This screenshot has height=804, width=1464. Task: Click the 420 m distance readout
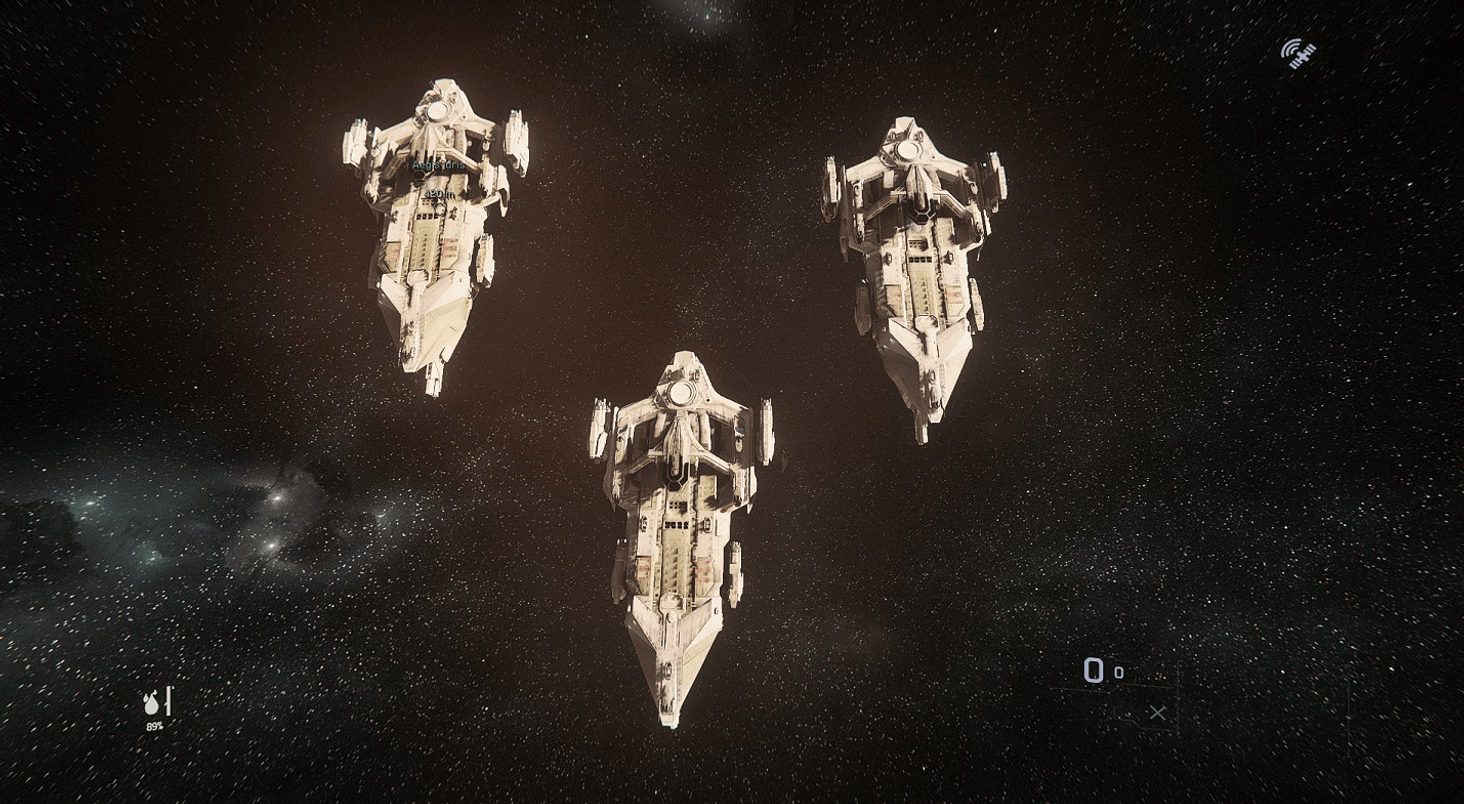[439, 194]
